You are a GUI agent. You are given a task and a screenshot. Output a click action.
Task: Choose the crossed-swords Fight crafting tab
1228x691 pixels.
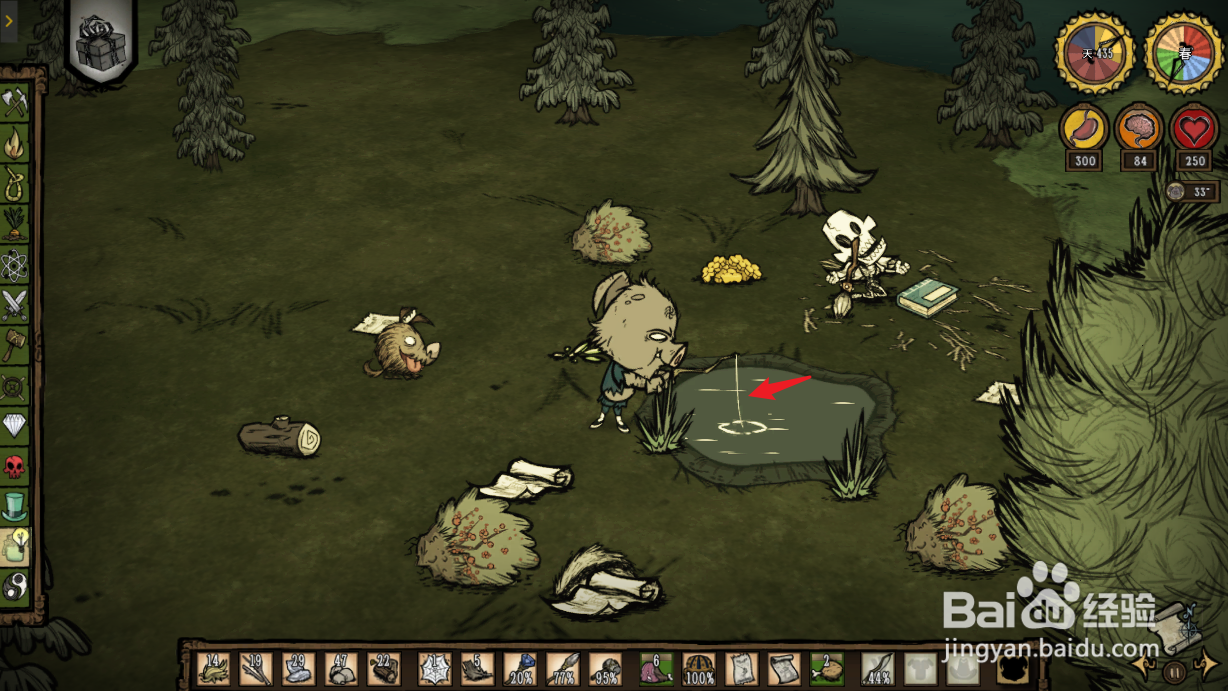[15, 305]
